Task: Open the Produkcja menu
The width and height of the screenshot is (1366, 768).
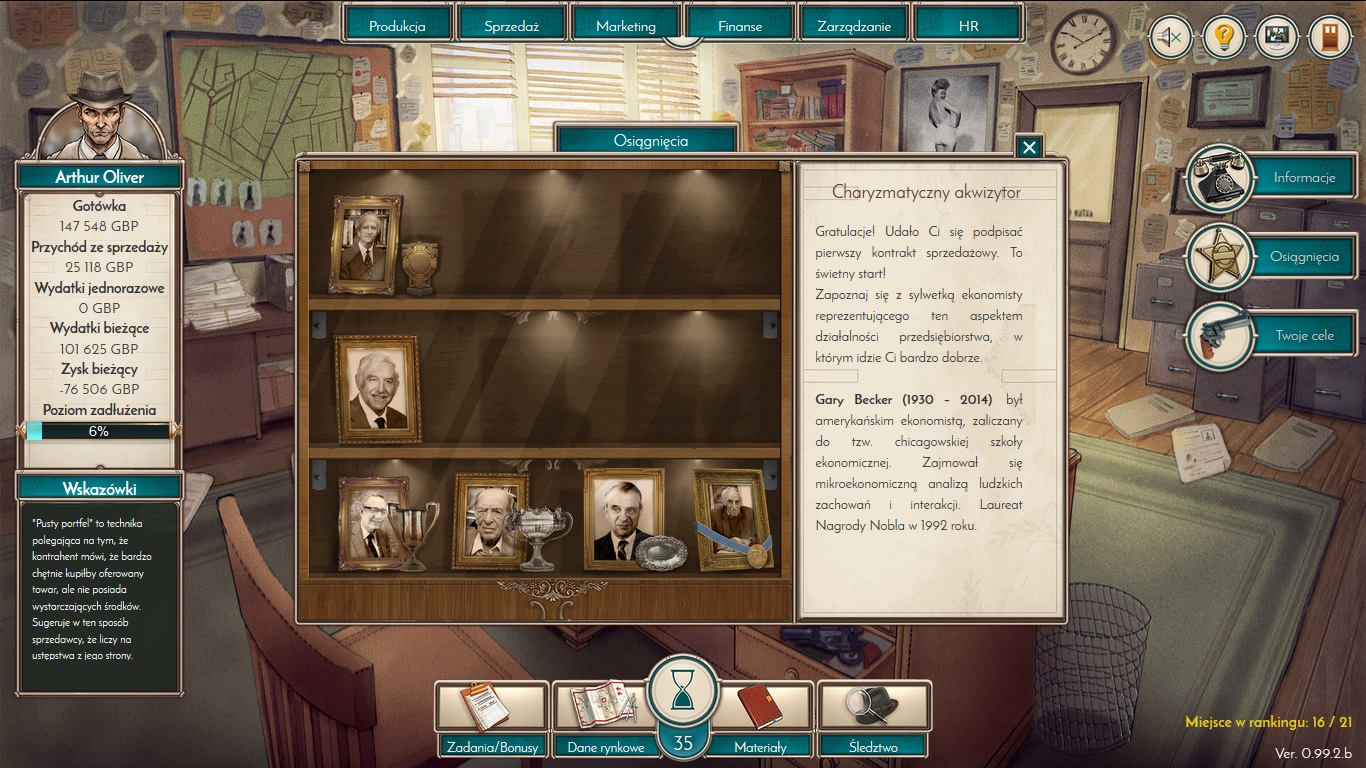Action: pyautogui.click(x=397, y=26)
